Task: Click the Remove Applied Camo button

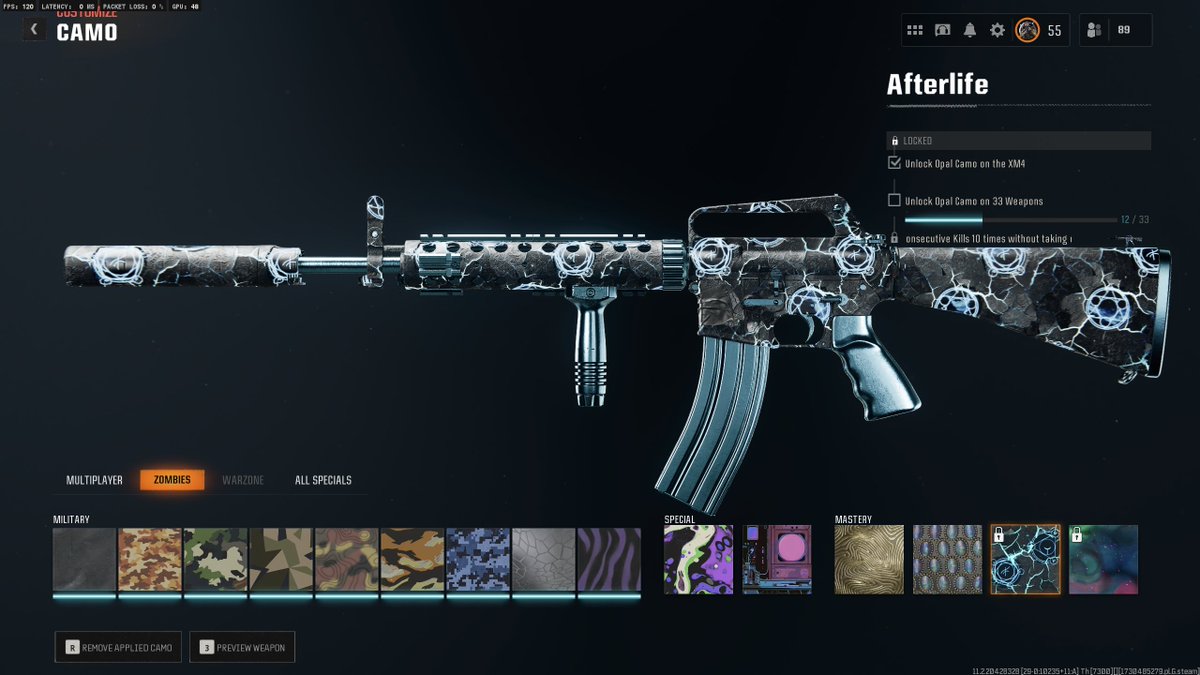Action: tap(118, 647)
